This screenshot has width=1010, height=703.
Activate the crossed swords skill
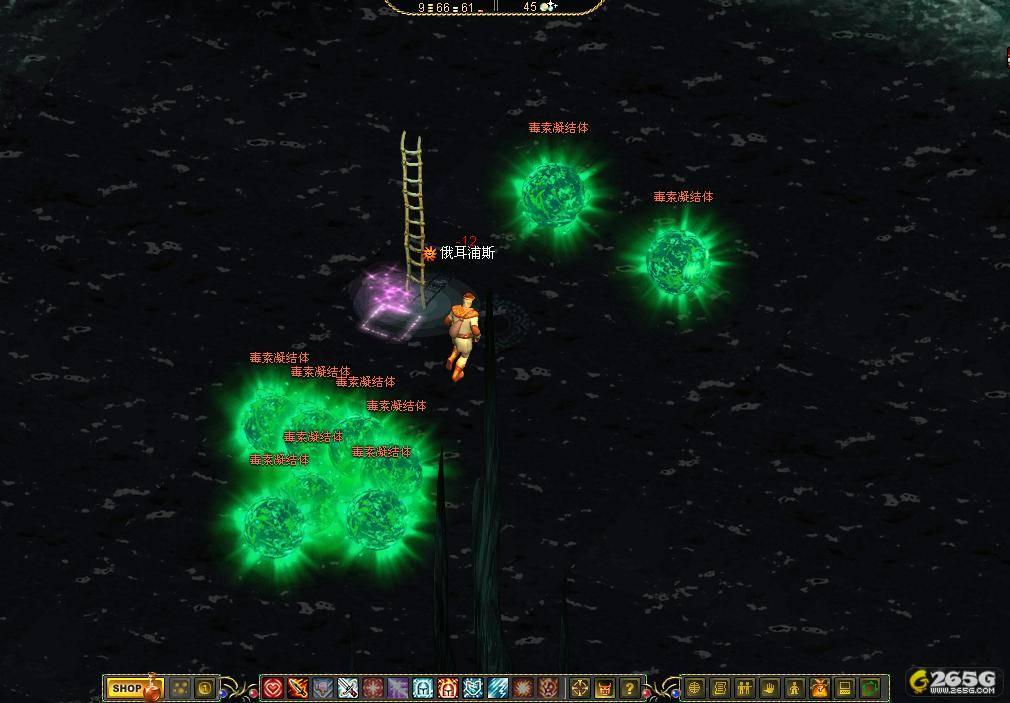(x=348, y=688)
